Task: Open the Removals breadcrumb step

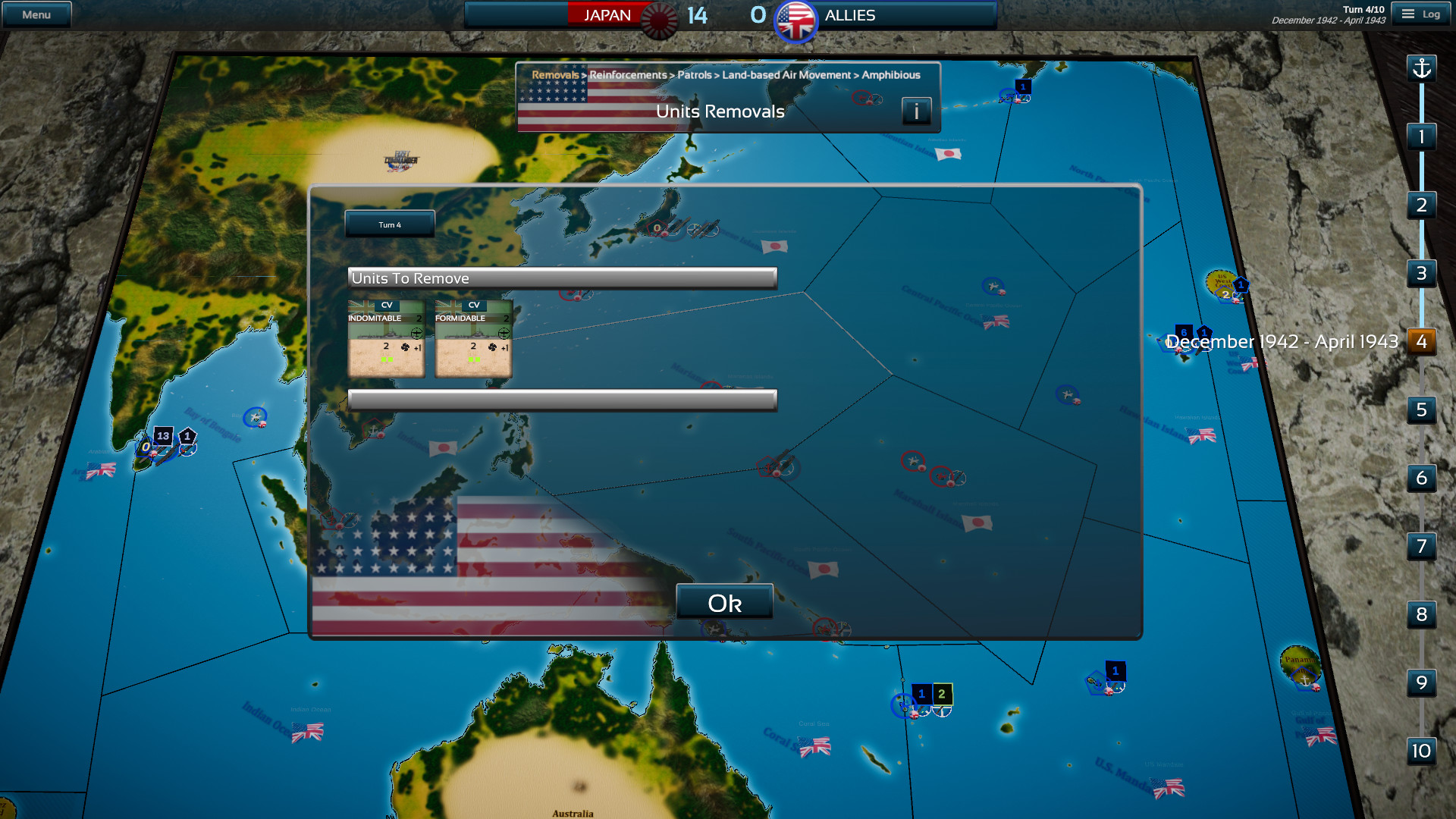Action: [x=554, y=75]
